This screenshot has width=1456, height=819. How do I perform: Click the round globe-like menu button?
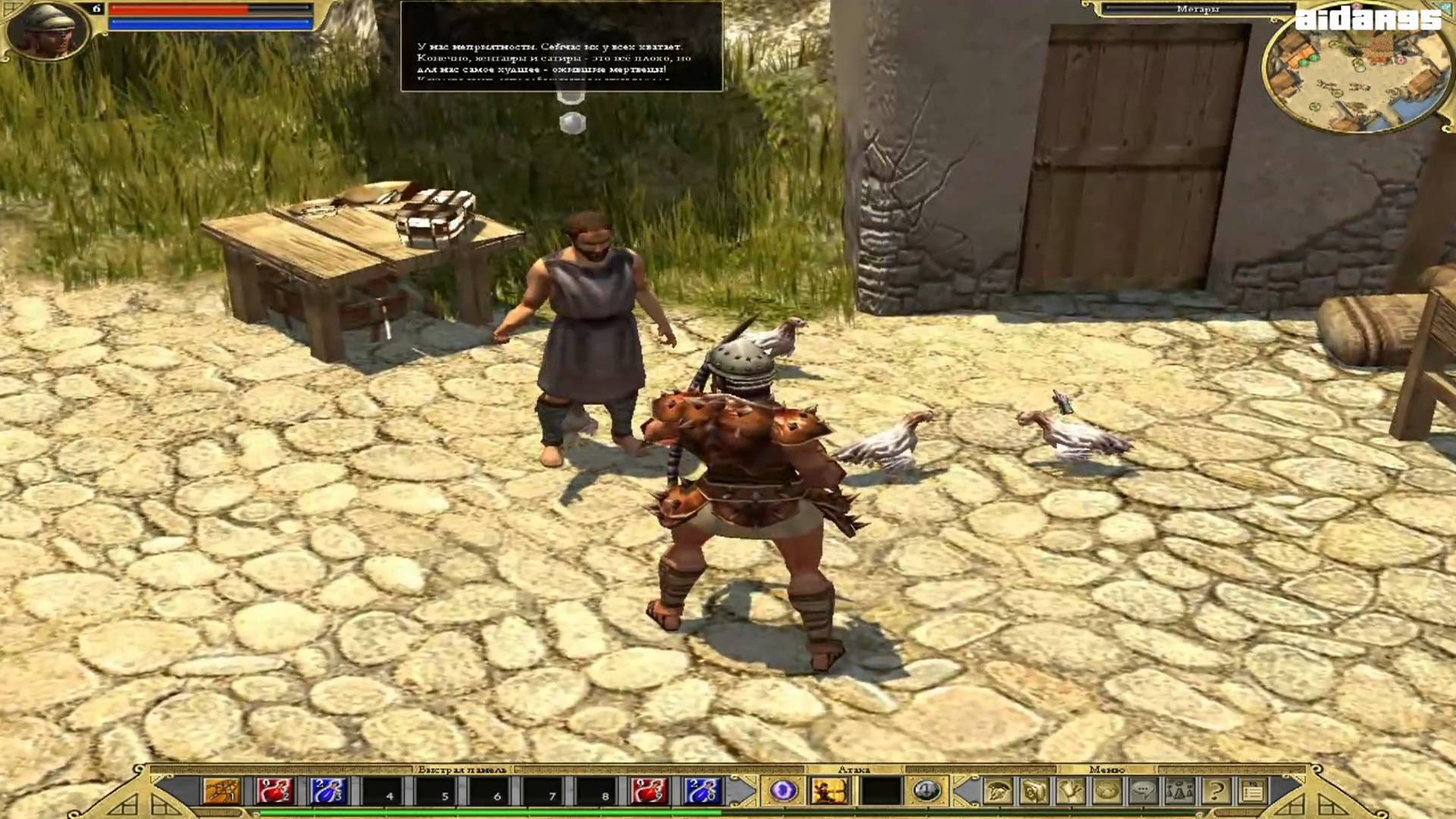[x=1107, y=792]
